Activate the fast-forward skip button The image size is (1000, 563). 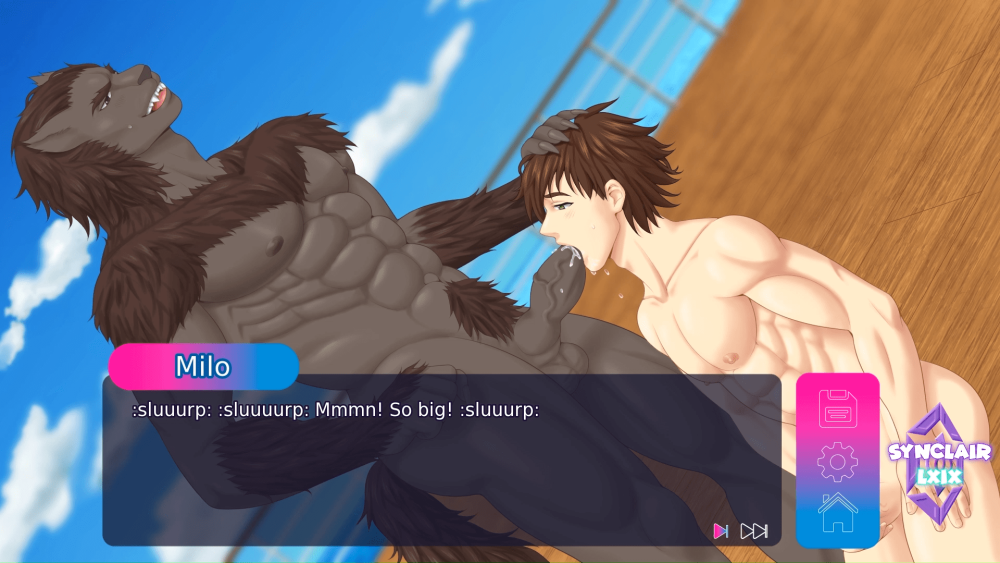coord(754,531)
